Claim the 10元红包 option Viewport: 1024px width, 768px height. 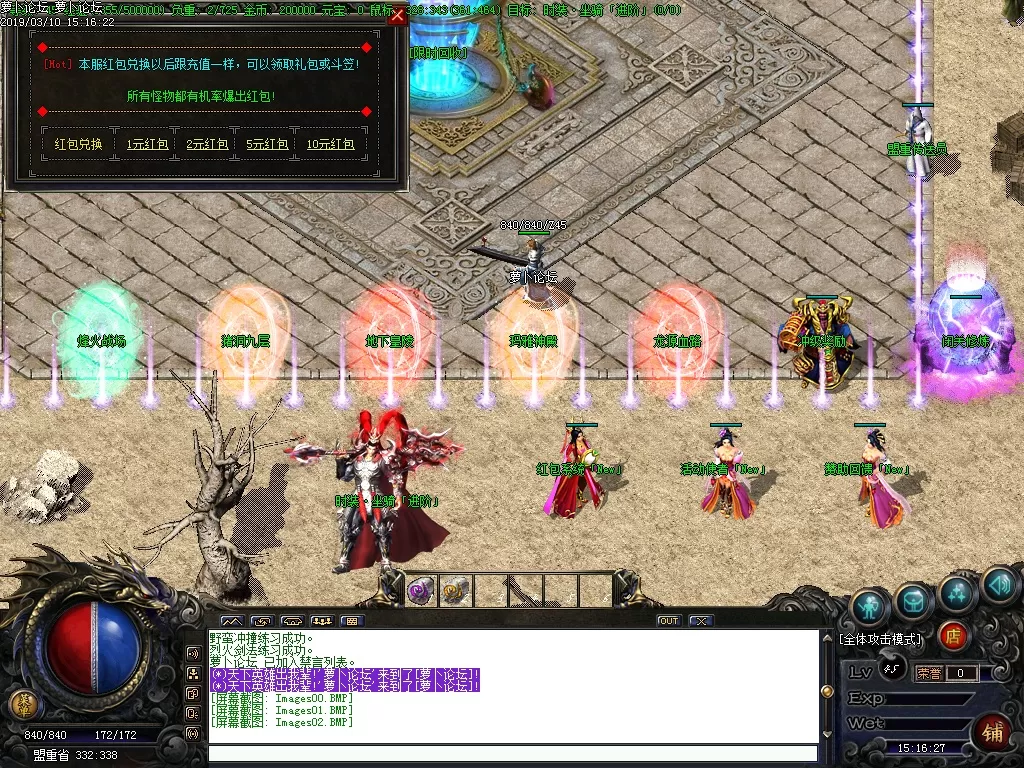pyautogui.click(x=330, y=144)
